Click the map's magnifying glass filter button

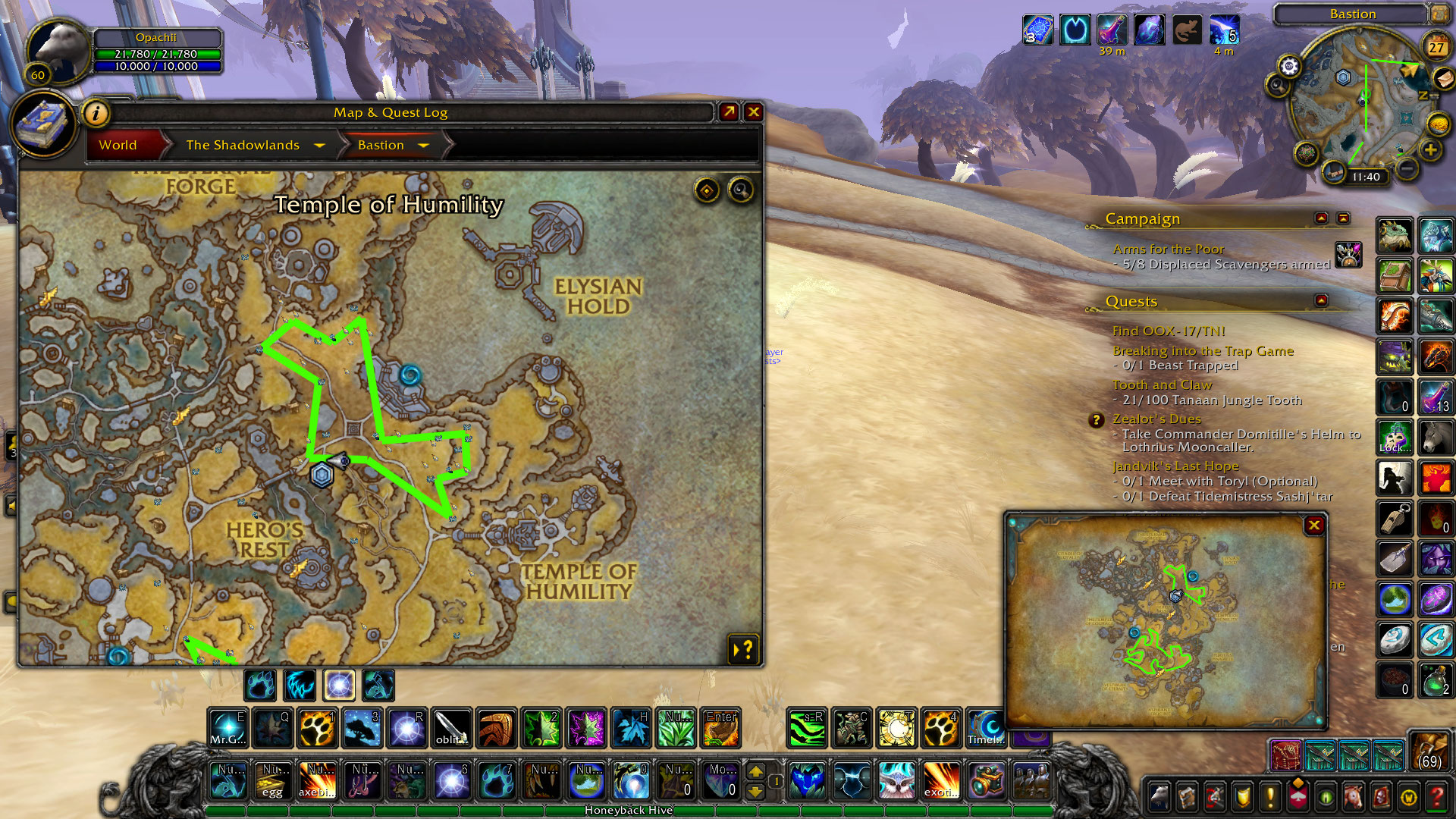(x=741, y=190)
